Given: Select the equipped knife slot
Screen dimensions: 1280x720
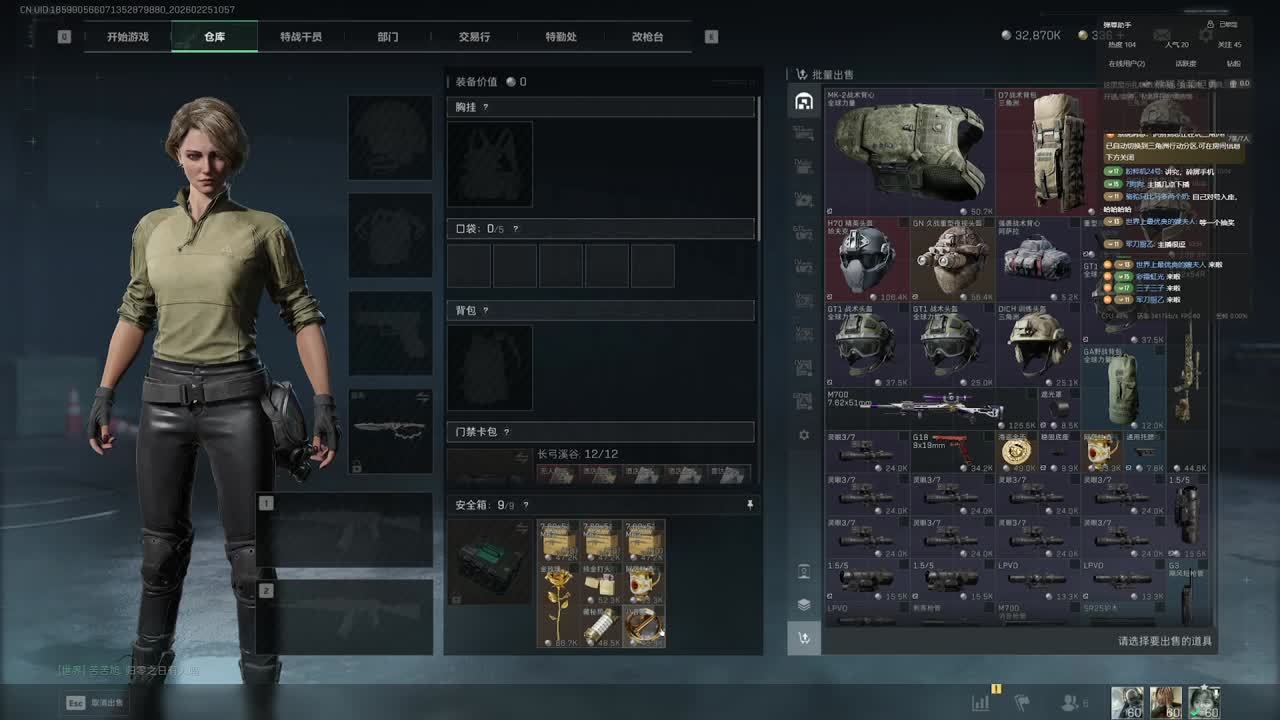Looking at the screenshot, I should 390,431.
